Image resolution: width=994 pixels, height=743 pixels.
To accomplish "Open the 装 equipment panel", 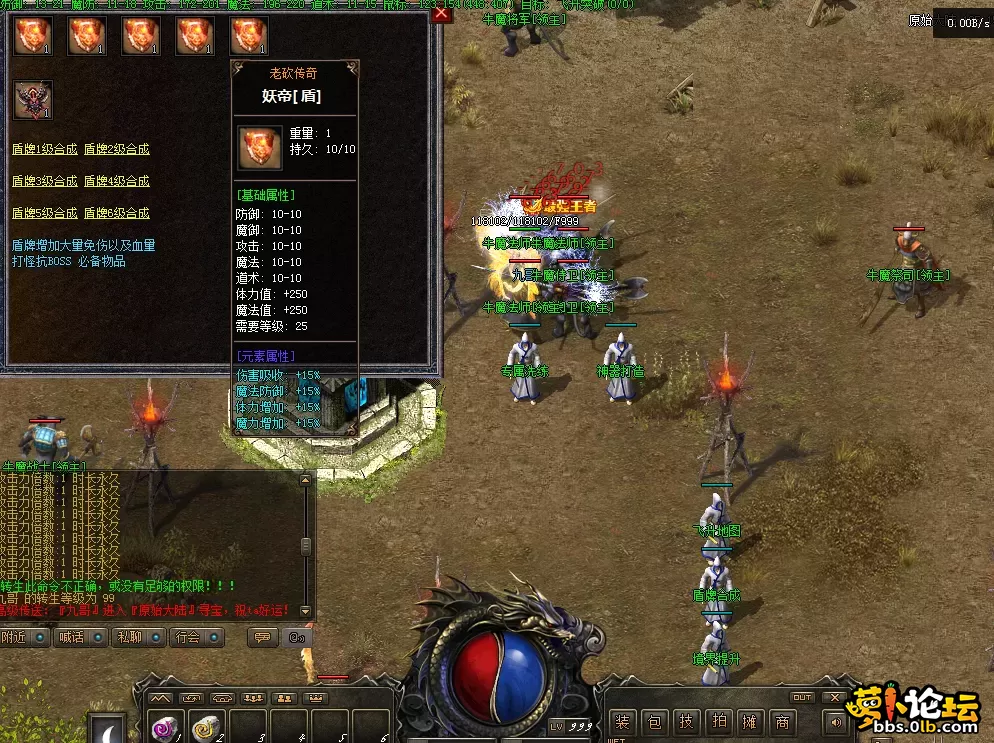I will click(x=624, y=722).
